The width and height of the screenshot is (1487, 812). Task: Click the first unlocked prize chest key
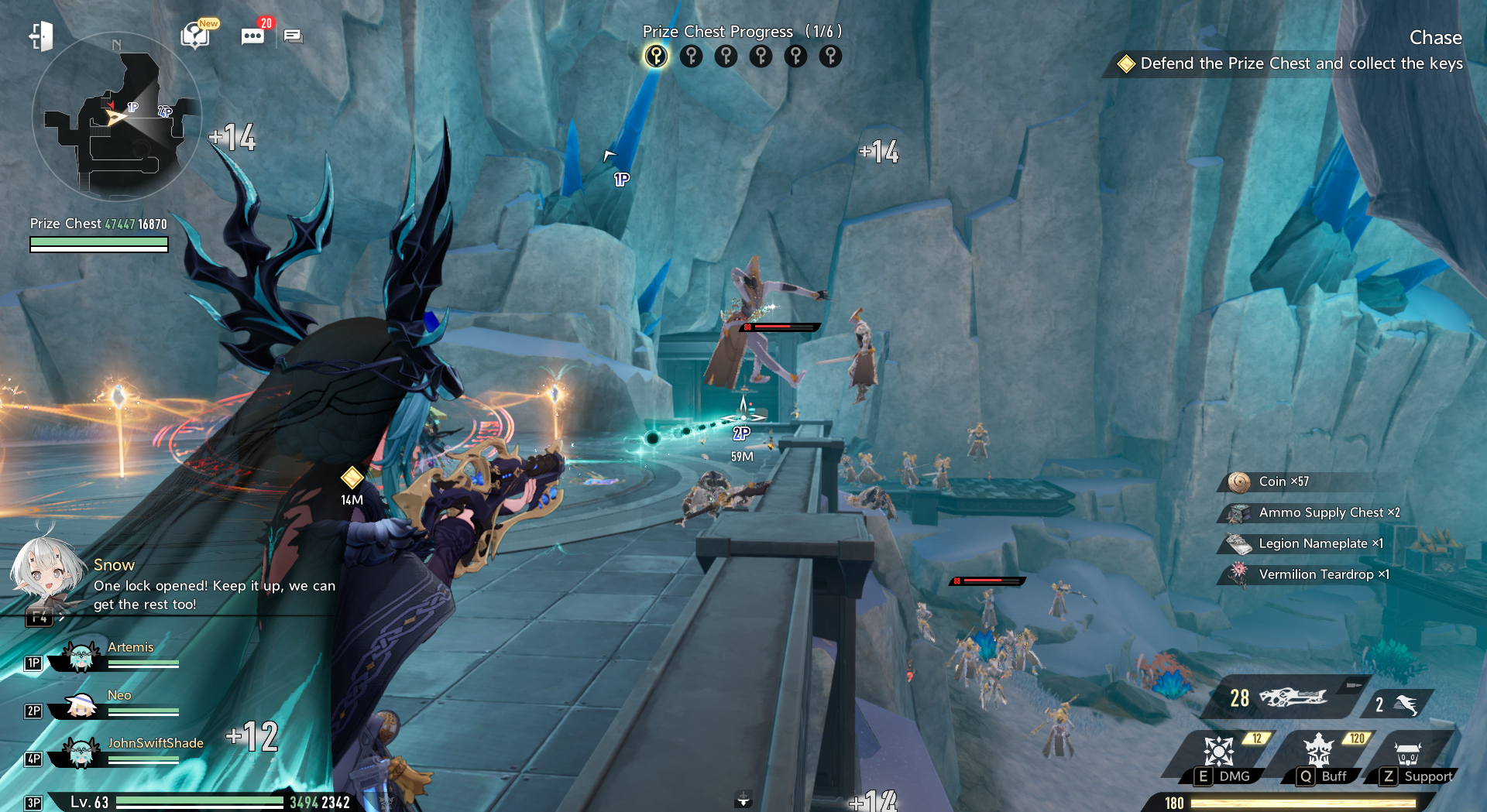point(656,57)
